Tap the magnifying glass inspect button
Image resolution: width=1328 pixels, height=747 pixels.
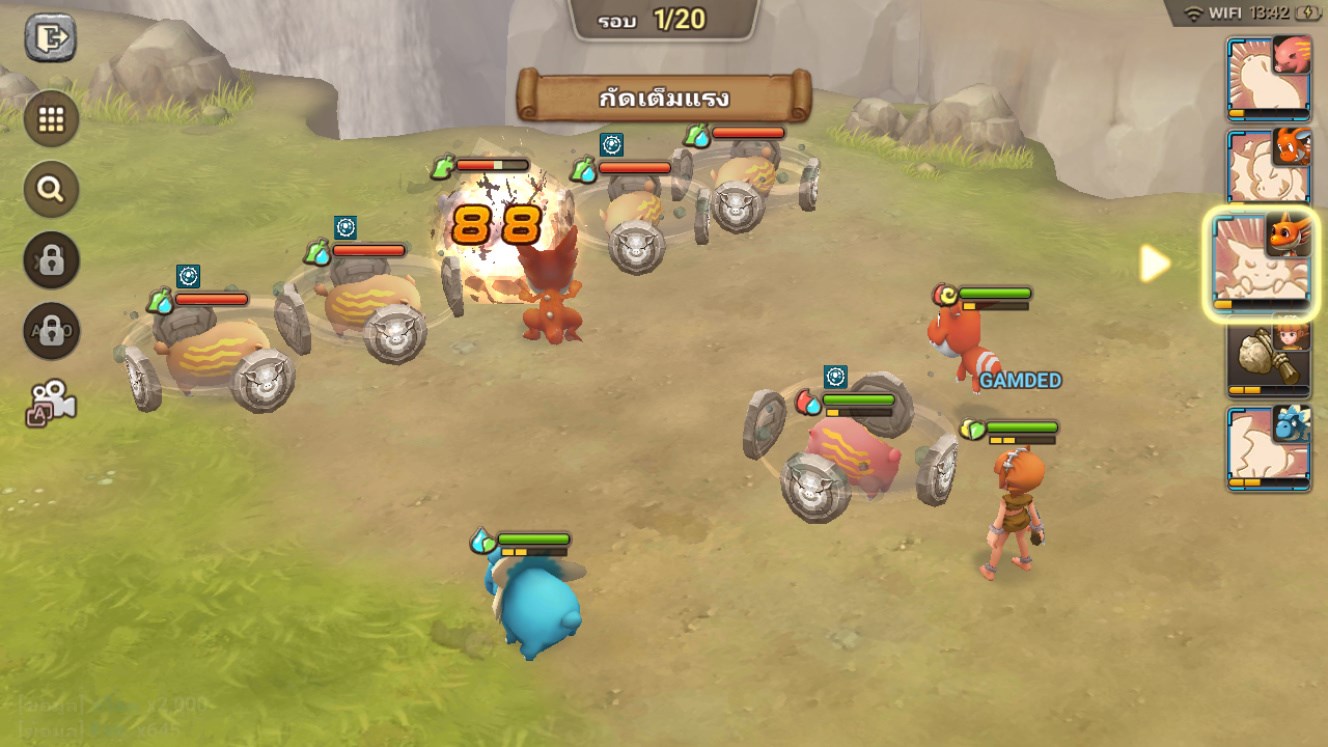[51, 189]
